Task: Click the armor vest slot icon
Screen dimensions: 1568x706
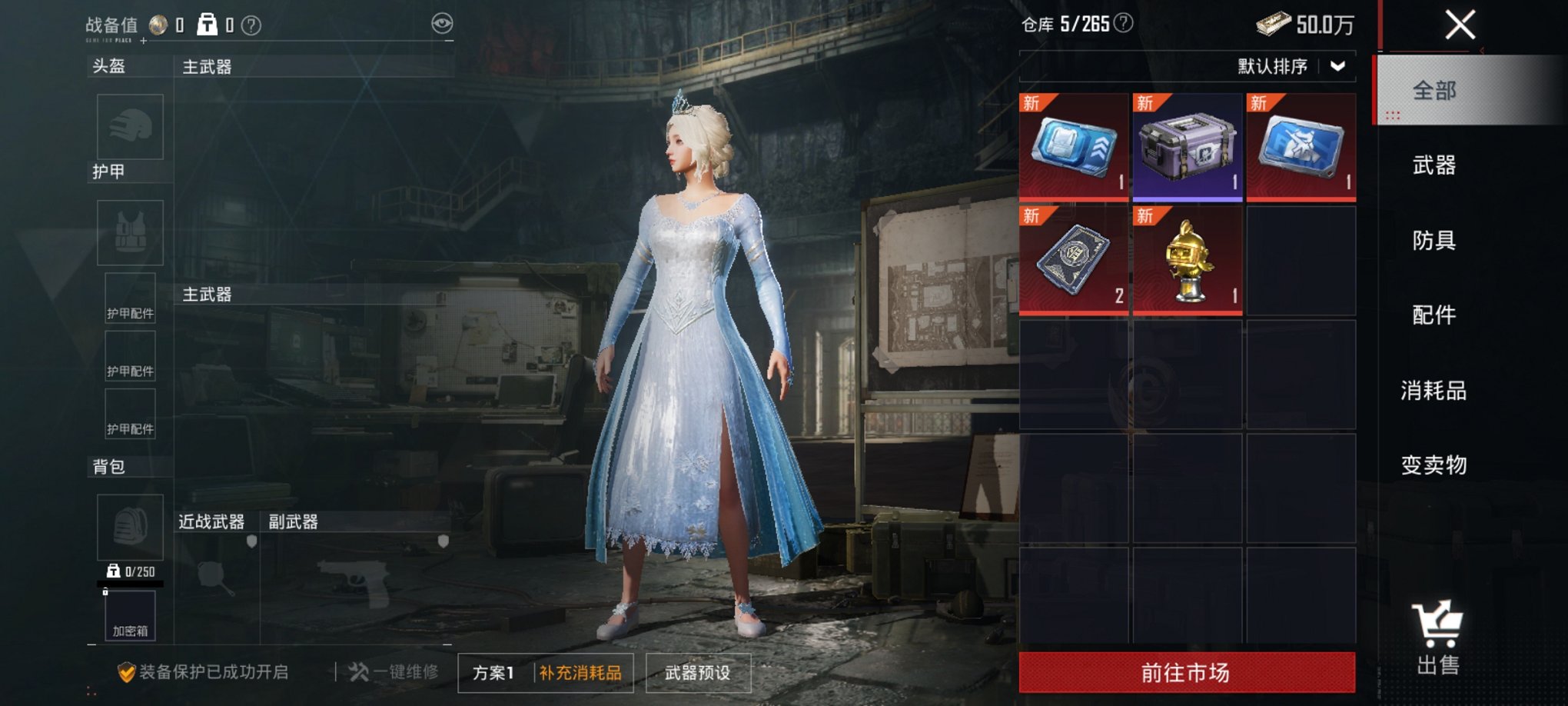Action: pos(129,231)
